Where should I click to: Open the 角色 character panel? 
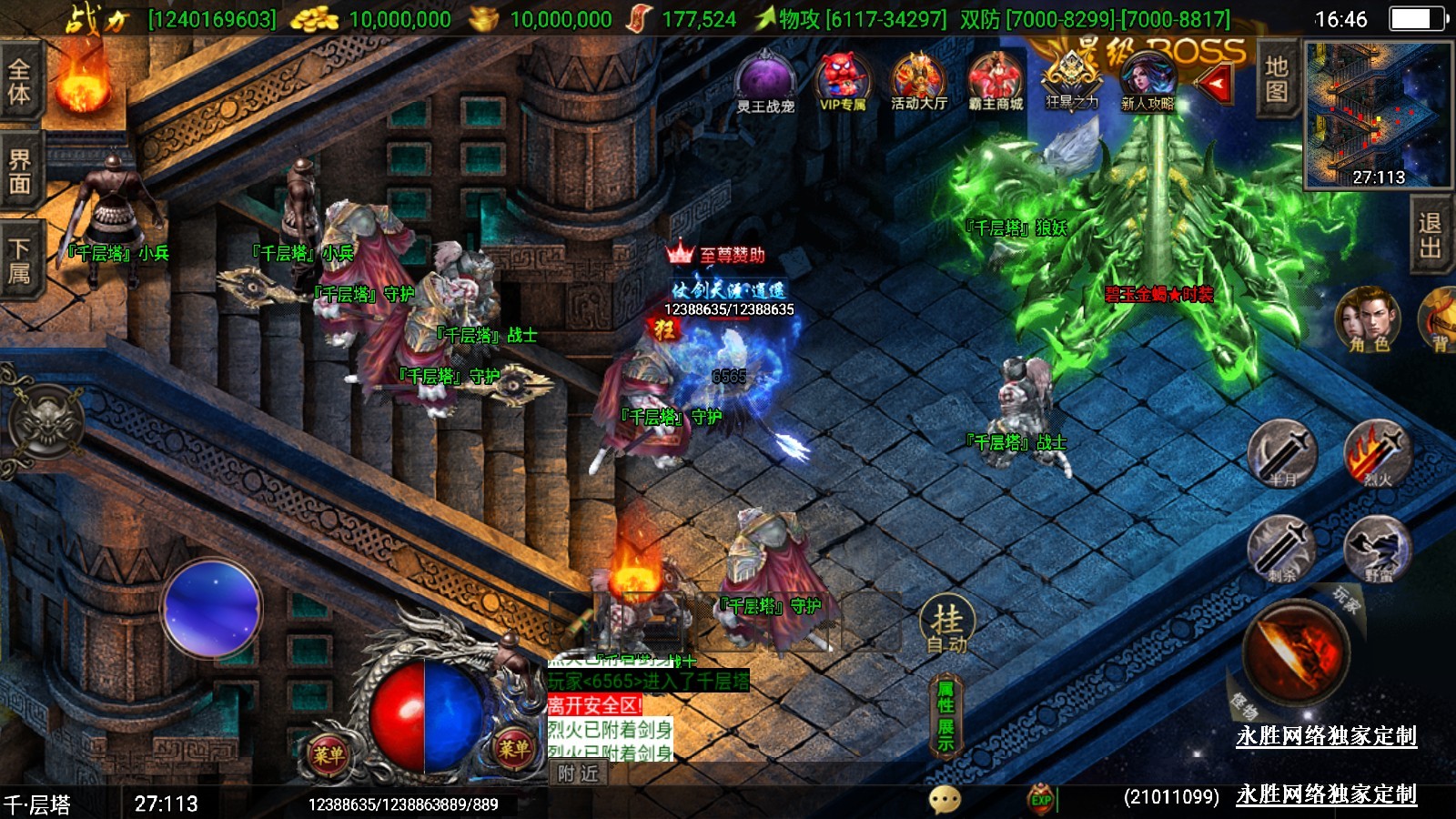tap(1368, 318)
